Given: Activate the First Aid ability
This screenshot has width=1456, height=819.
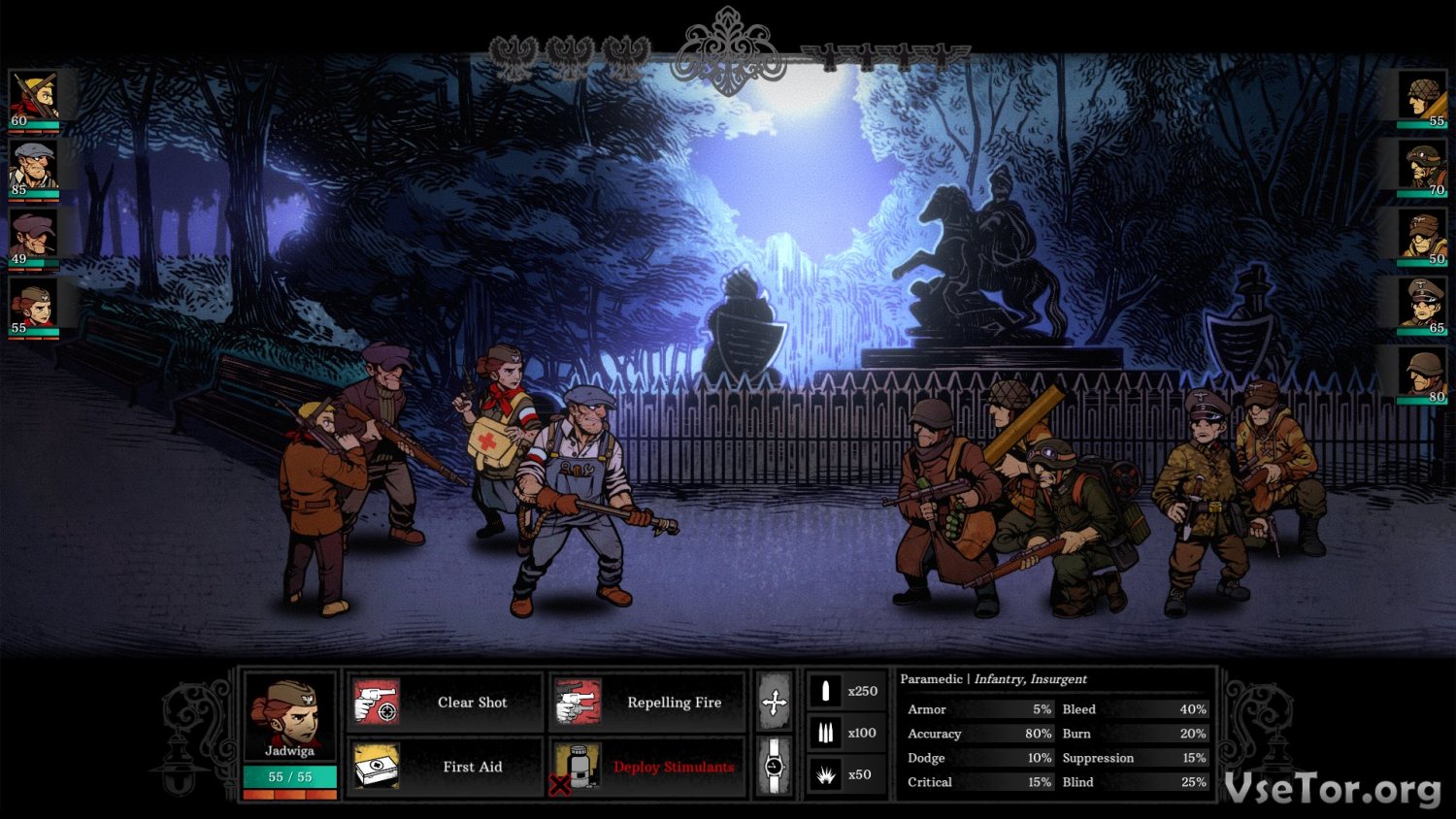Looking at the screenshot, I should pyautogui.click(x=446, y=767).
